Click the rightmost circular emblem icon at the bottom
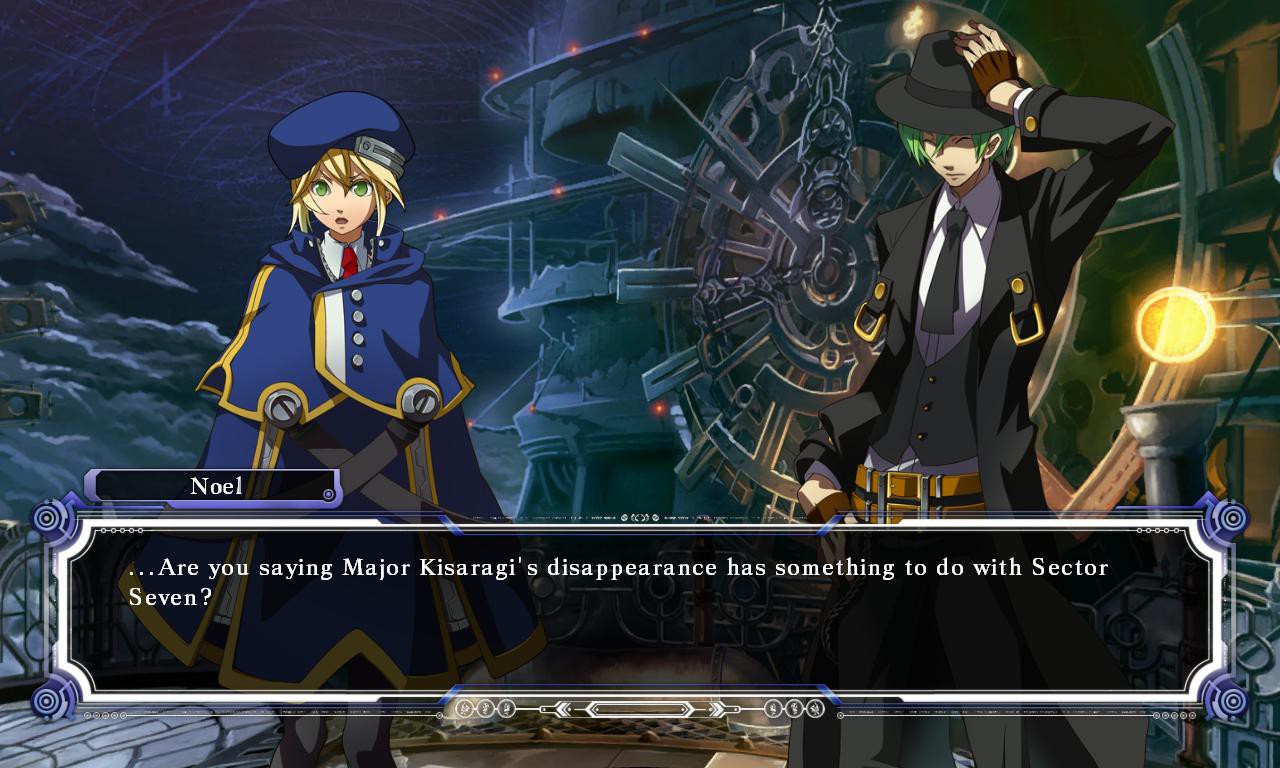This screenshot has height=768, width=1280. 814,709
